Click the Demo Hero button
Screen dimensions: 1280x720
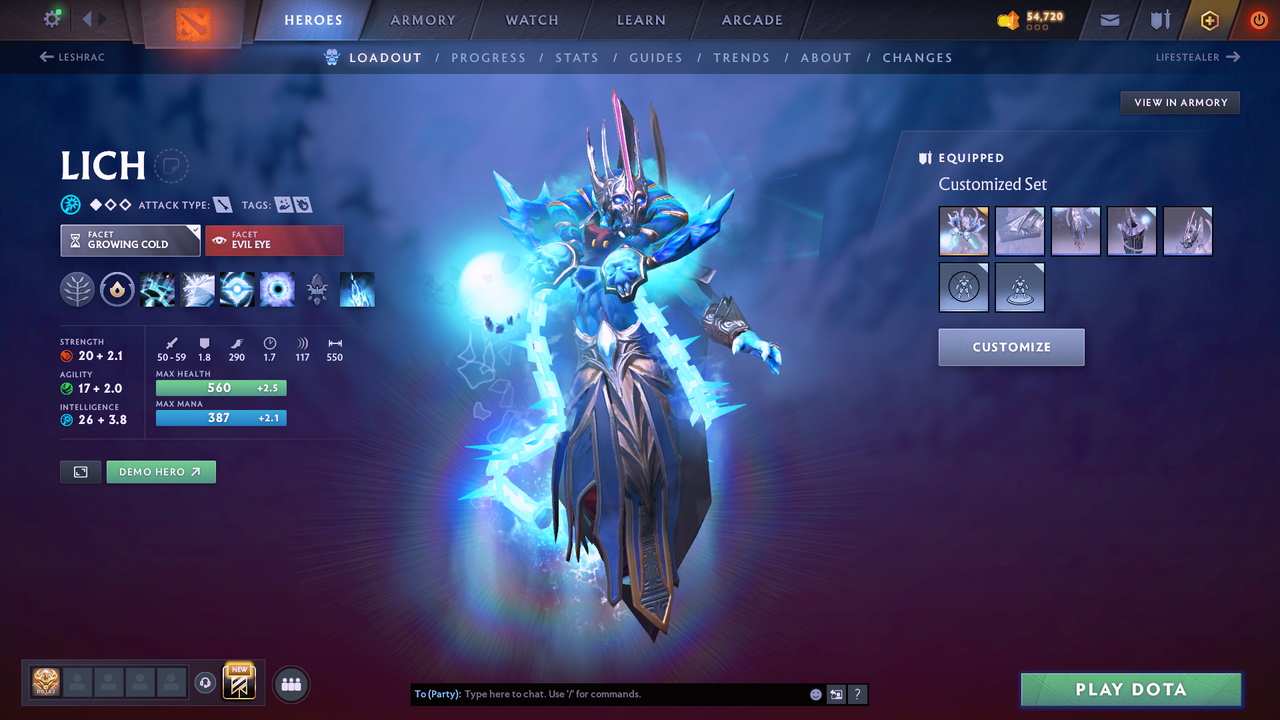[160, 471]
